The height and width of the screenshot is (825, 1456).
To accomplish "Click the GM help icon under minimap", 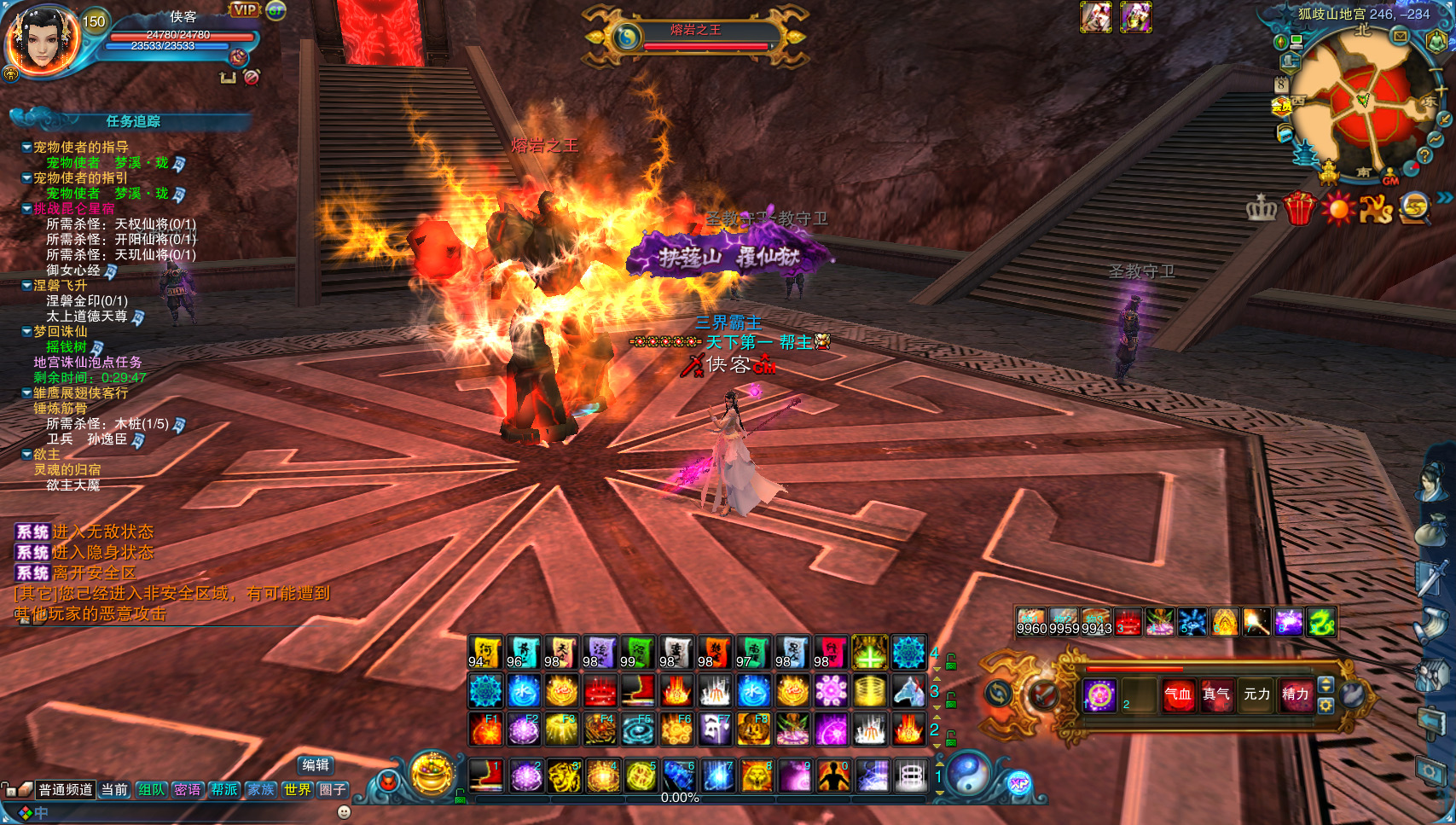I will point(1390,178).
